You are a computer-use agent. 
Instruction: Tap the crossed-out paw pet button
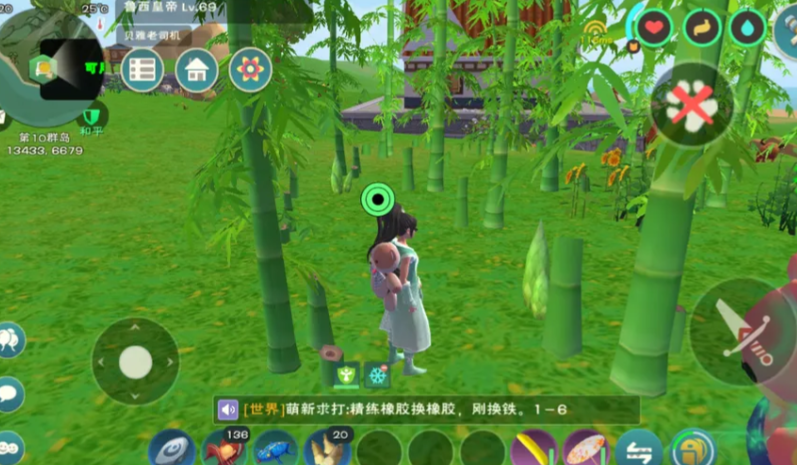[691, 105]
